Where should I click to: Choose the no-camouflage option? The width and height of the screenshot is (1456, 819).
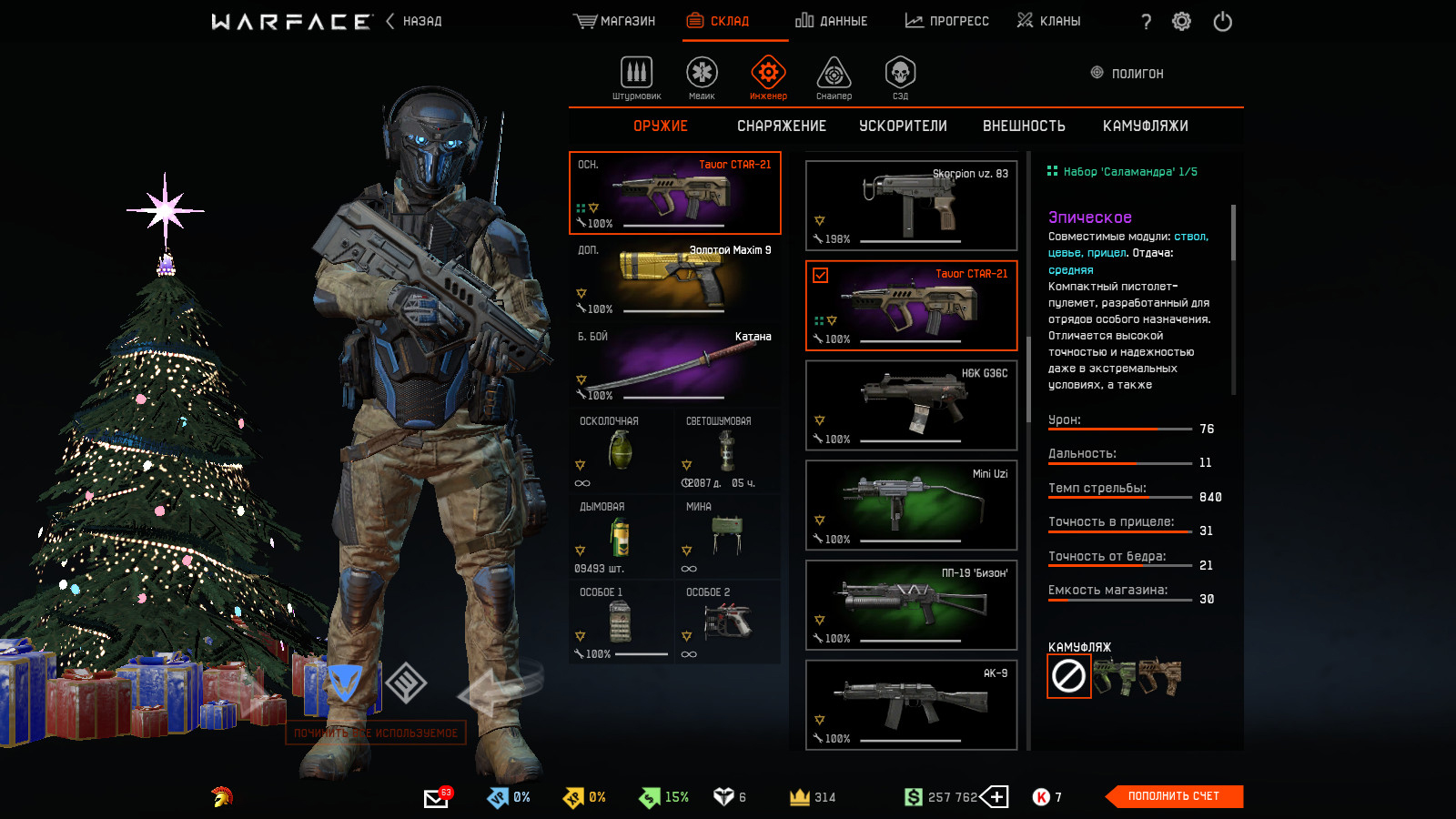coord(1068,676)
